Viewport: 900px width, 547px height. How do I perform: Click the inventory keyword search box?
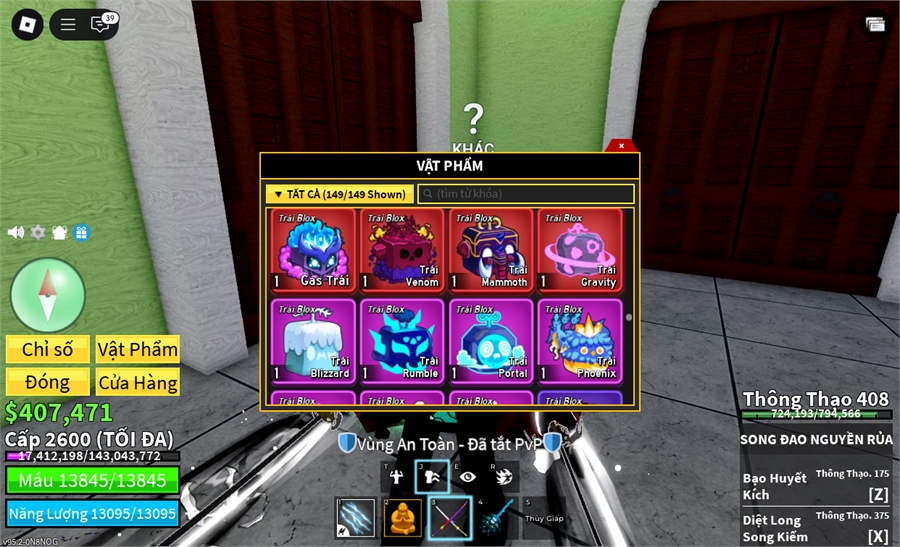pos(526,194)
